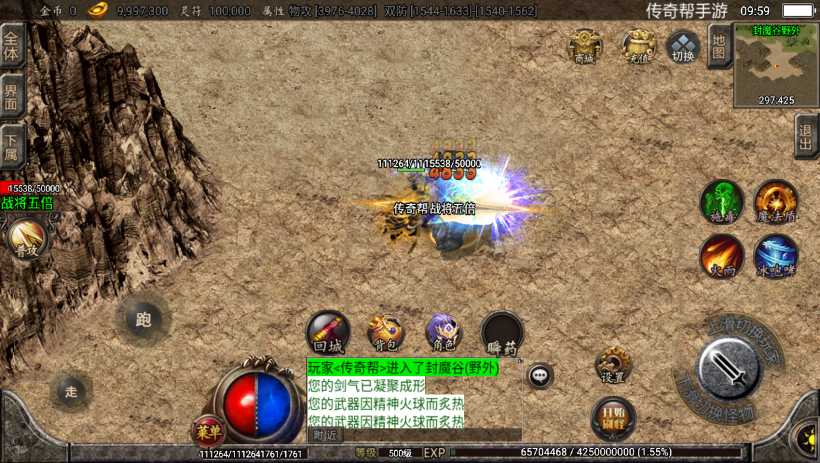820x463 pixels.
Task: Open the 充值 recharge gold pot
Action: (639, 46)
